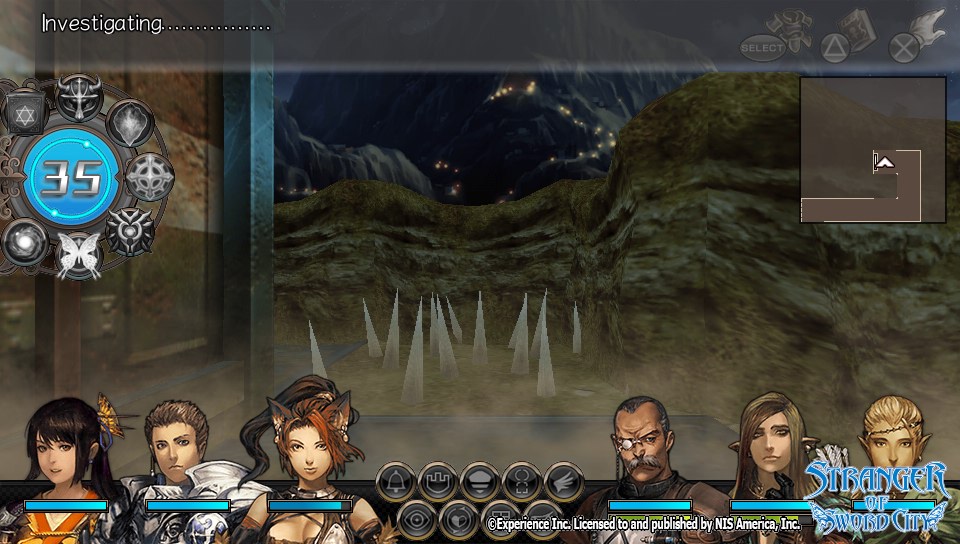Open the dungeon minimap

872,150
